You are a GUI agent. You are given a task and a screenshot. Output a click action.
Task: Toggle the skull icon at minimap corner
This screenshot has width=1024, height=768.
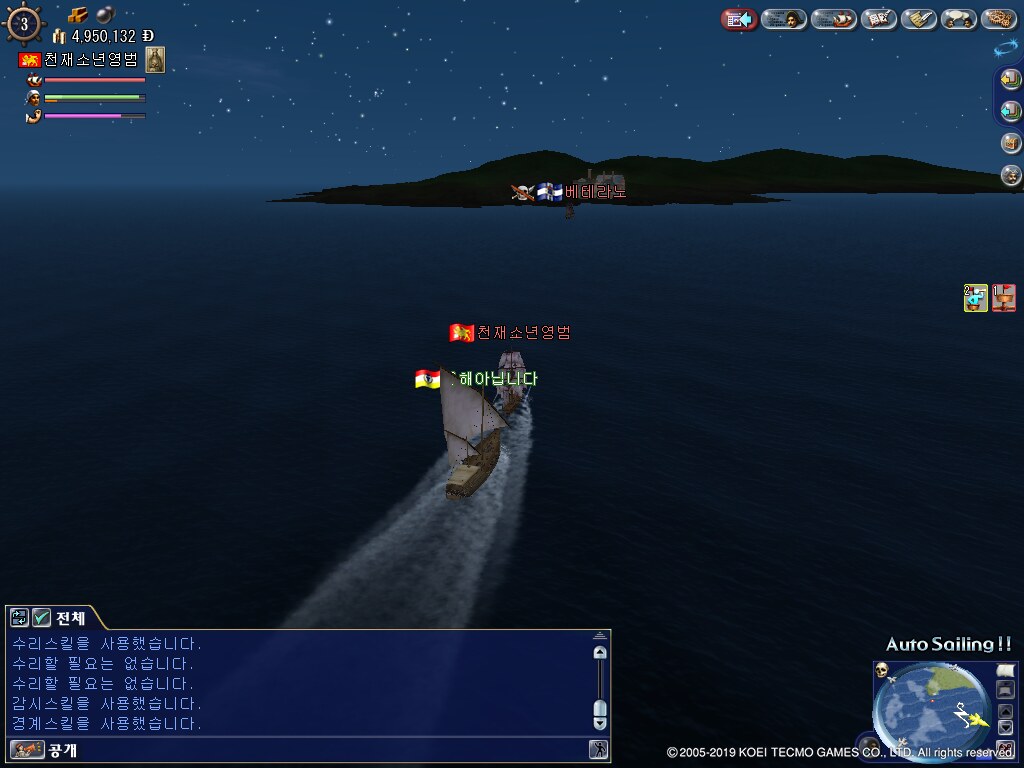point(882,669)
